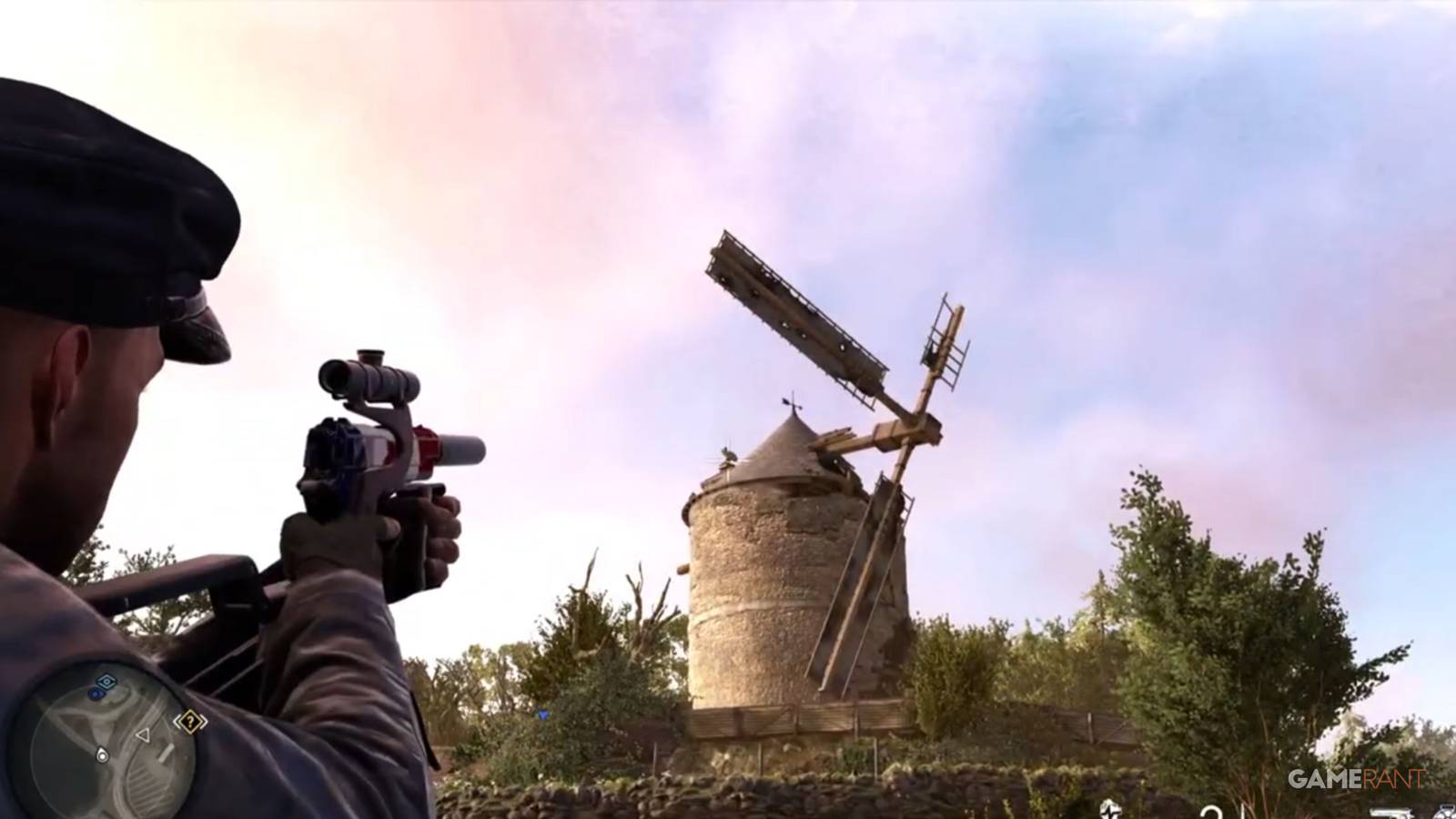Viewport: 1456px width, 819px height.
Task: Click the skull explosive icon in bottom HUD
Action: pos(1110,808)
